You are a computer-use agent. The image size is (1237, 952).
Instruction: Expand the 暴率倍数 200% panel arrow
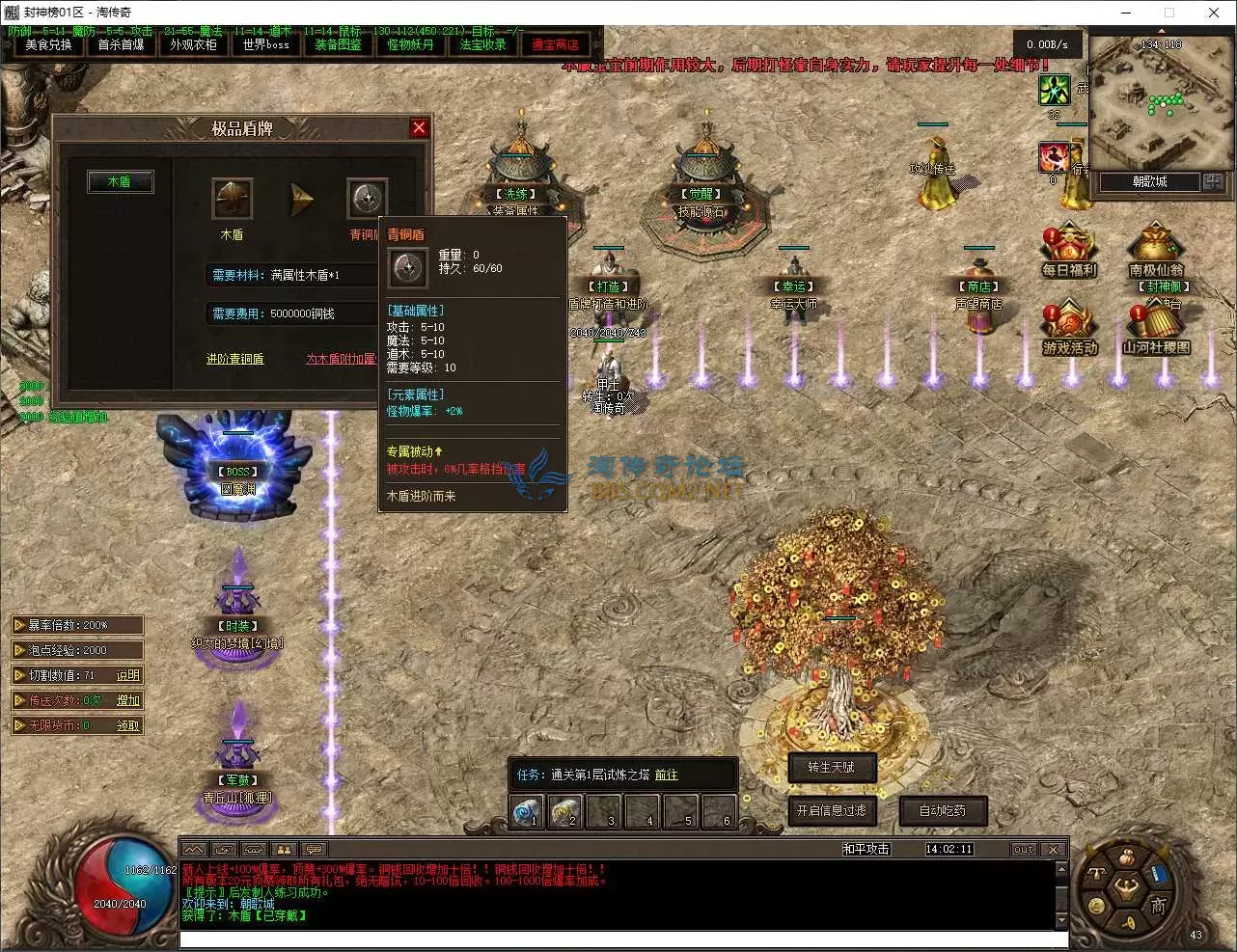coord(21,624)
